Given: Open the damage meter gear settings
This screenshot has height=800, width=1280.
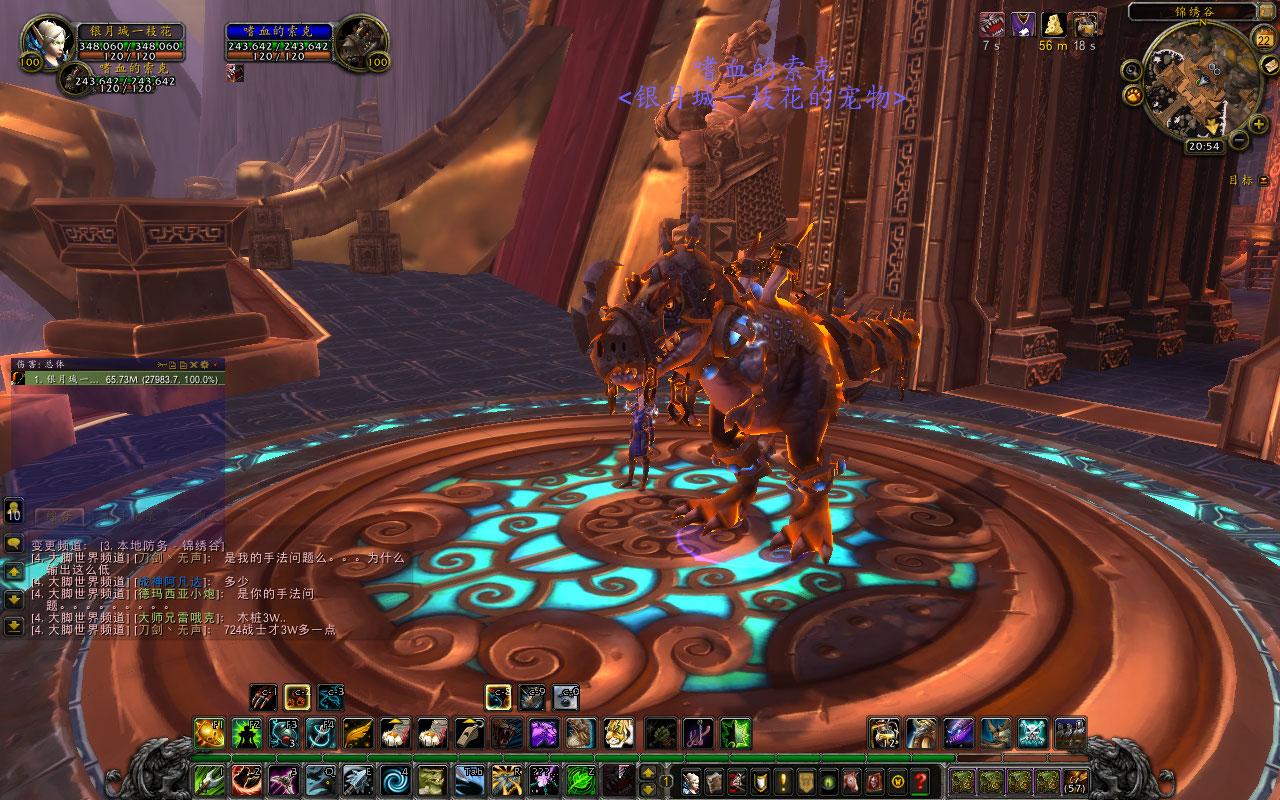Looking at the screenshot, I should pyautogui.click(x=204, y=364).
